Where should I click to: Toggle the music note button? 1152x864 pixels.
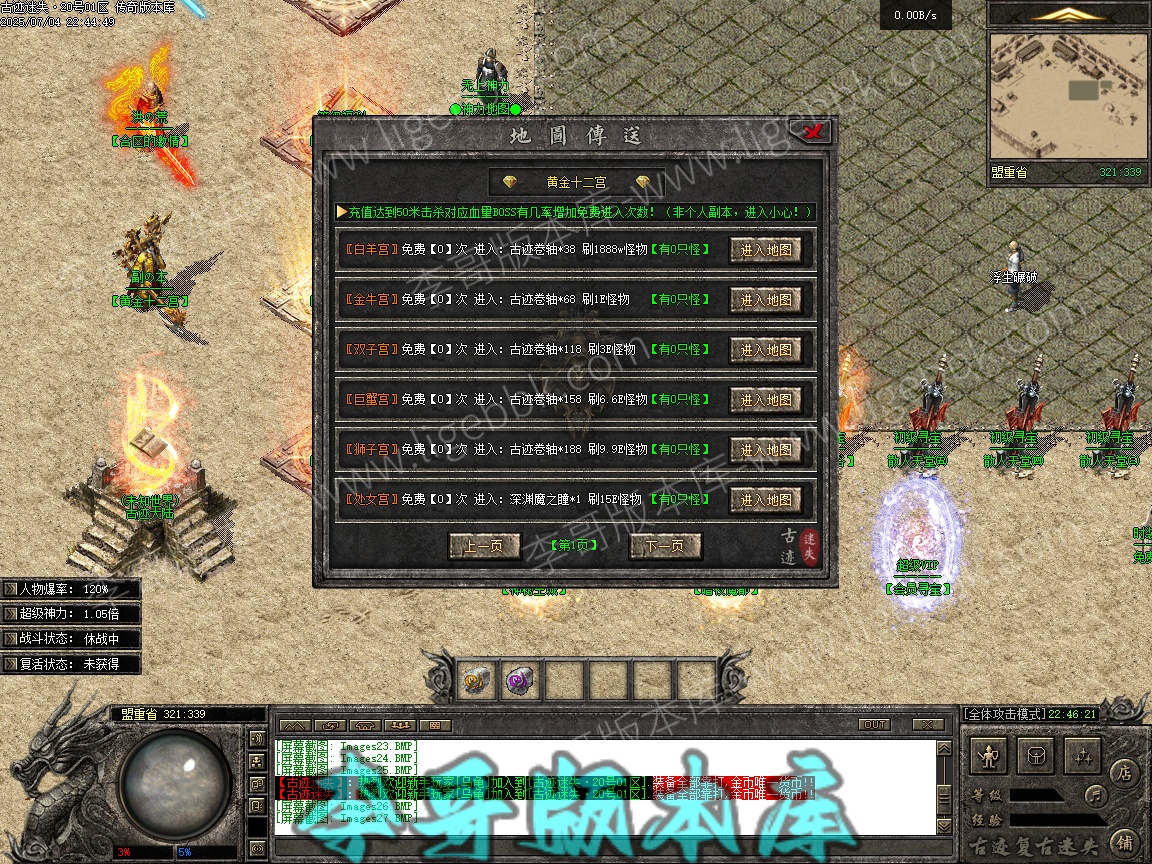click(x=1096, y=796)
